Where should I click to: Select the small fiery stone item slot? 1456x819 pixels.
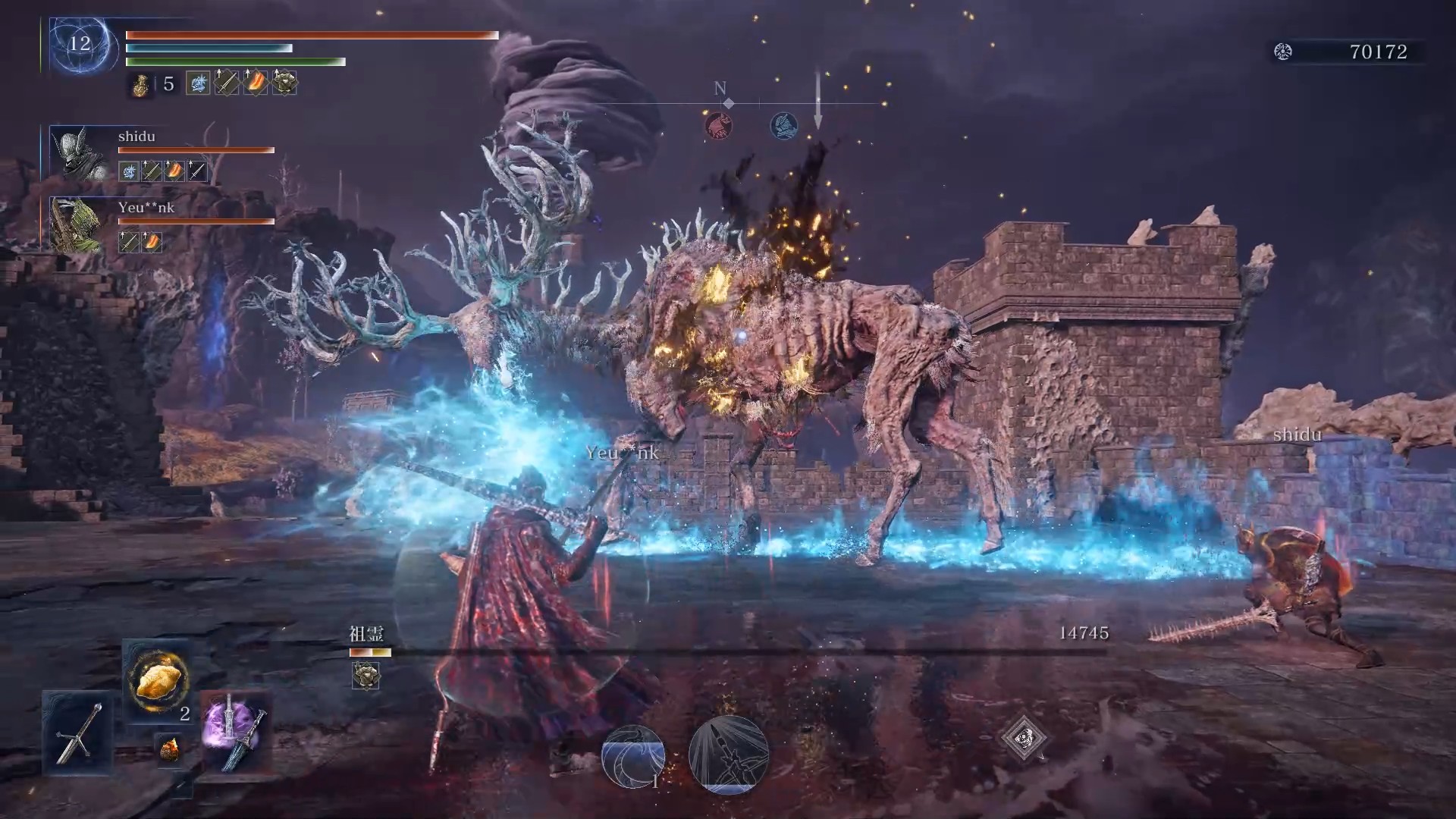click(170, 749)
